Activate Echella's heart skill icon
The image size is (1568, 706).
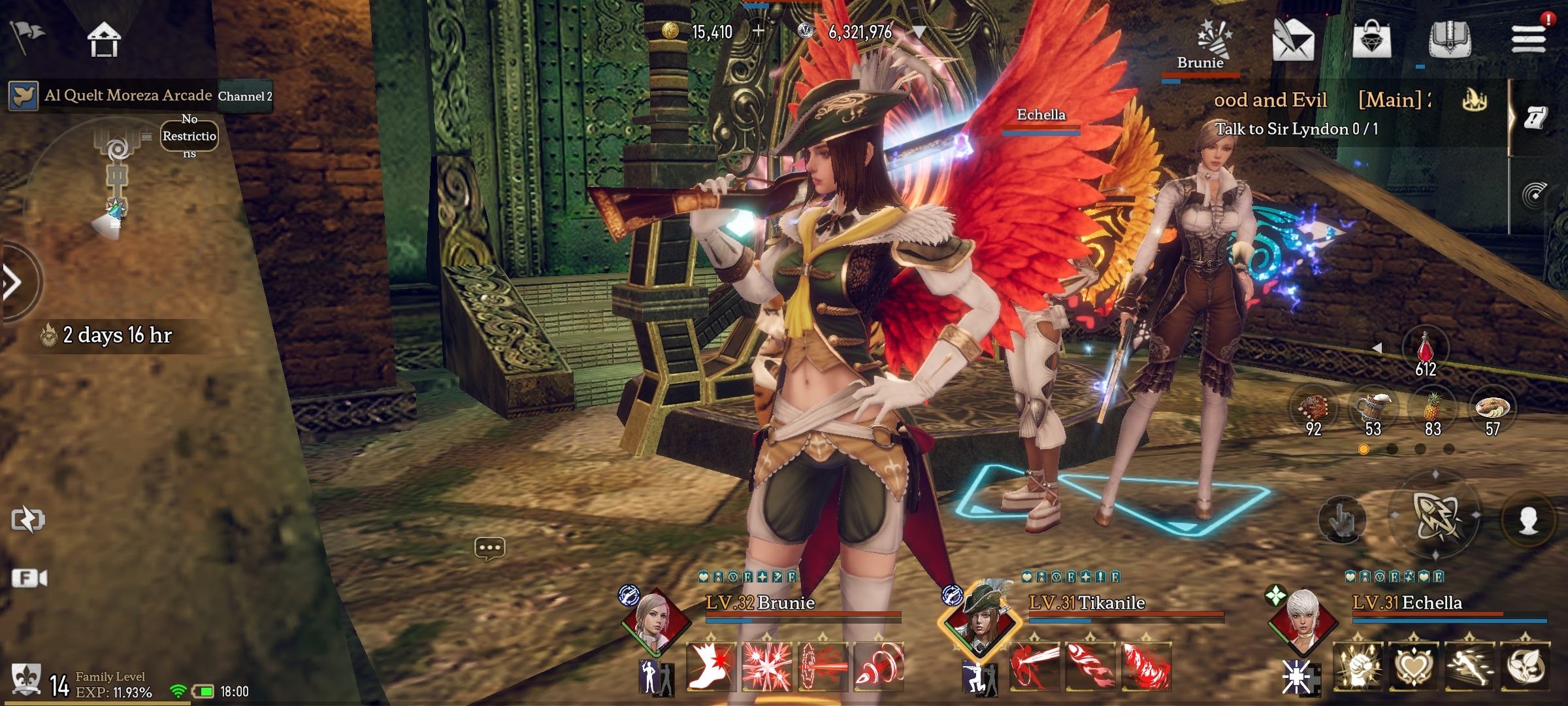(x=1414, y=667)
